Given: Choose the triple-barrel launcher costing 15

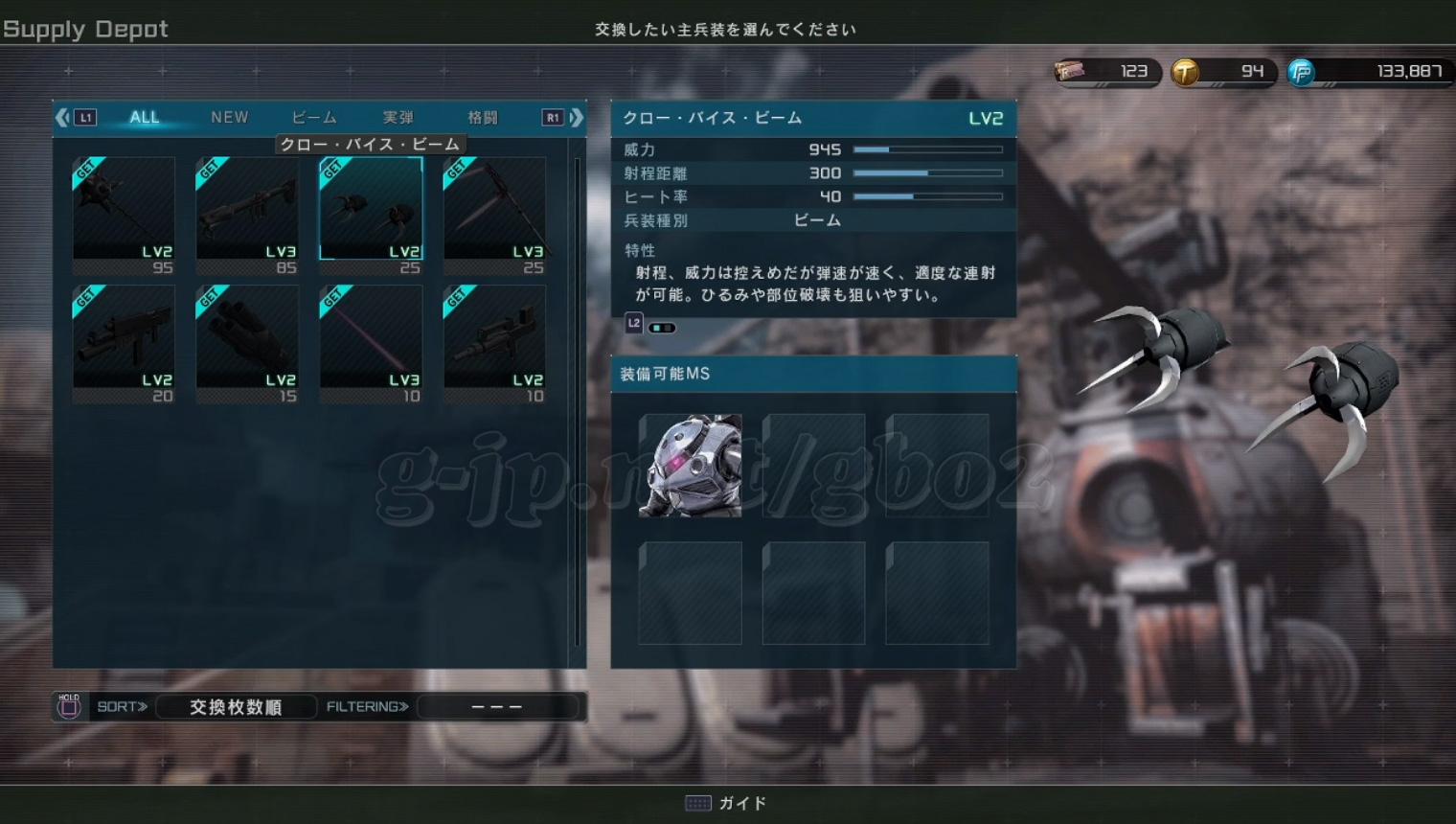Looking at the screenshot, I should 247,342.
